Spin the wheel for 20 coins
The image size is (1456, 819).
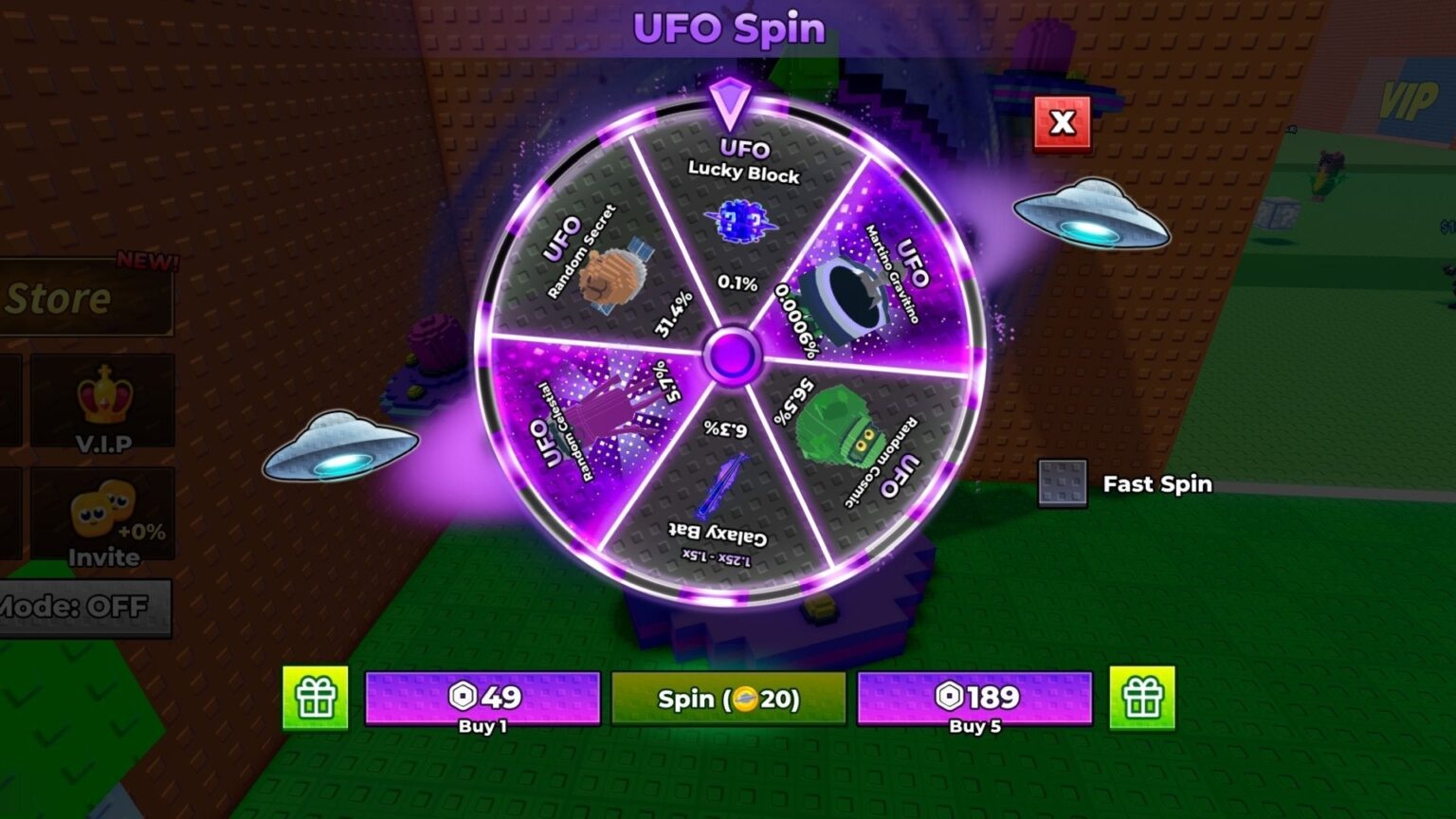[x=728, y=699]
